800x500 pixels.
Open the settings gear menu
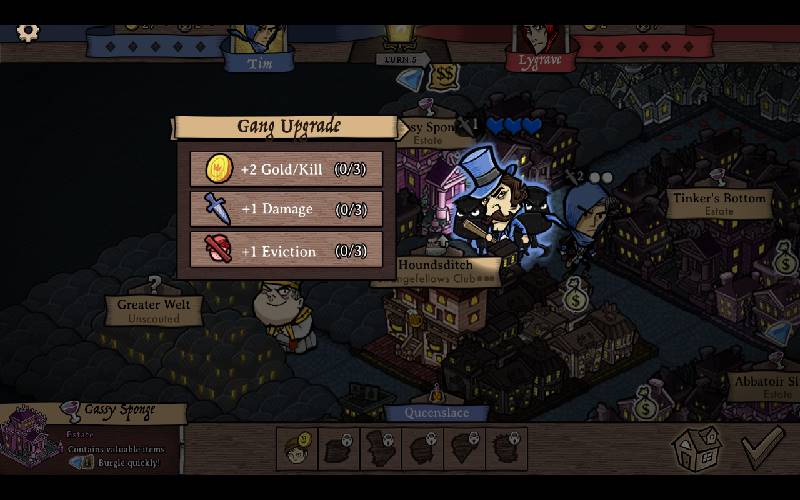pos(28,32)
